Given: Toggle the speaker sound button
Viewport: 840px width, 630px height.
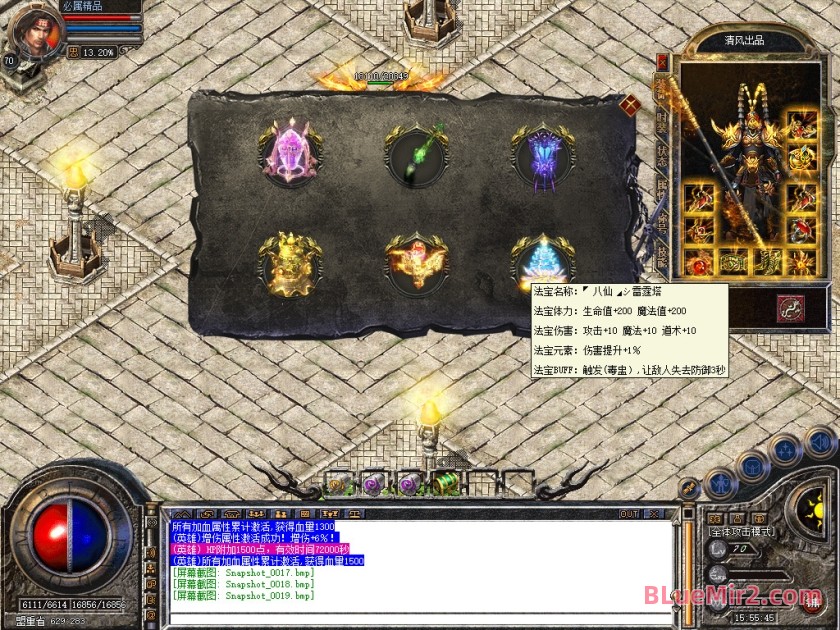Looking at the screenshot, I should [820, 441].
